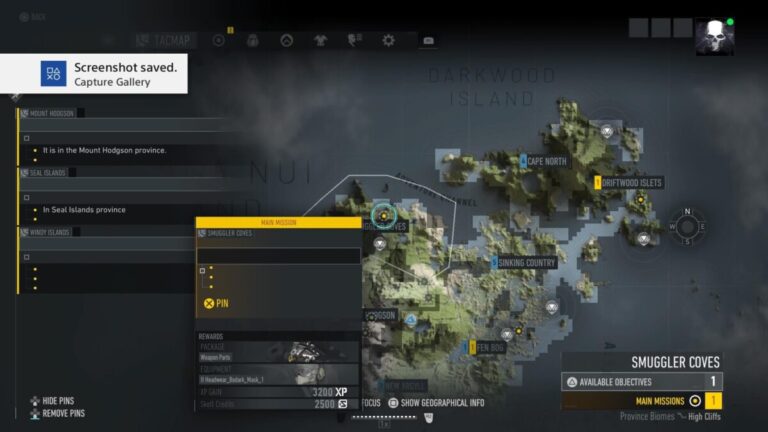
Task: Switch to the gear icon settings tab
Action: pos(388,40)
